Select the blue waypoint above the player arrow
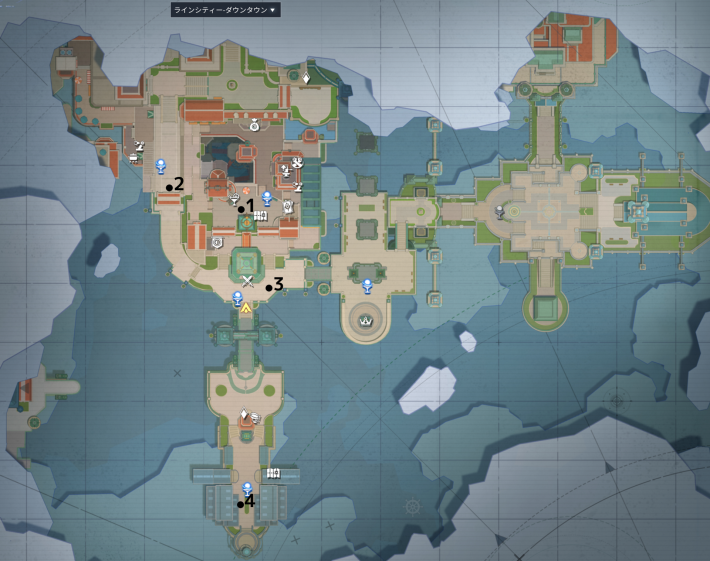 [x=237, y=297]
